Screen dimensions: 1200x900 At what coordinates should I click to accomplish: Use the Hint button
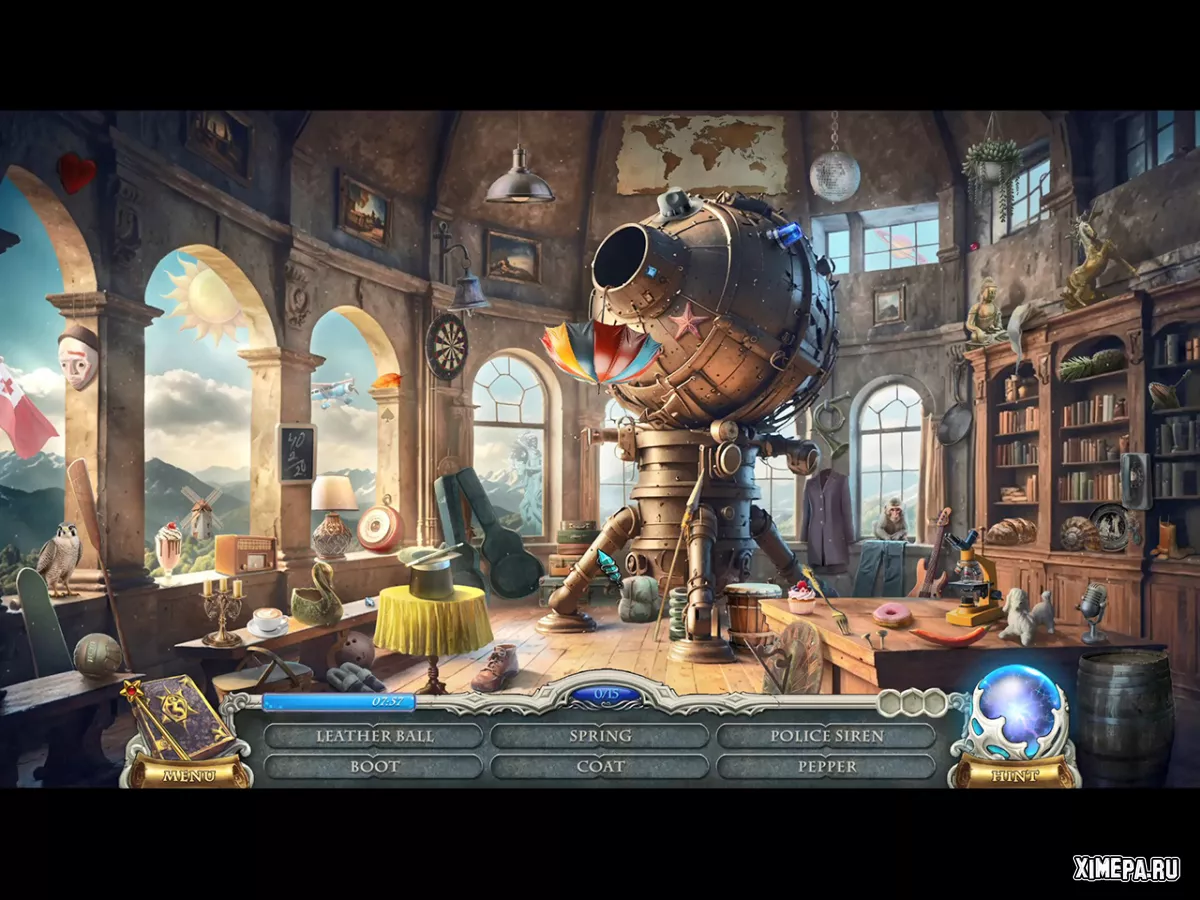click(x=1014, y=774)
